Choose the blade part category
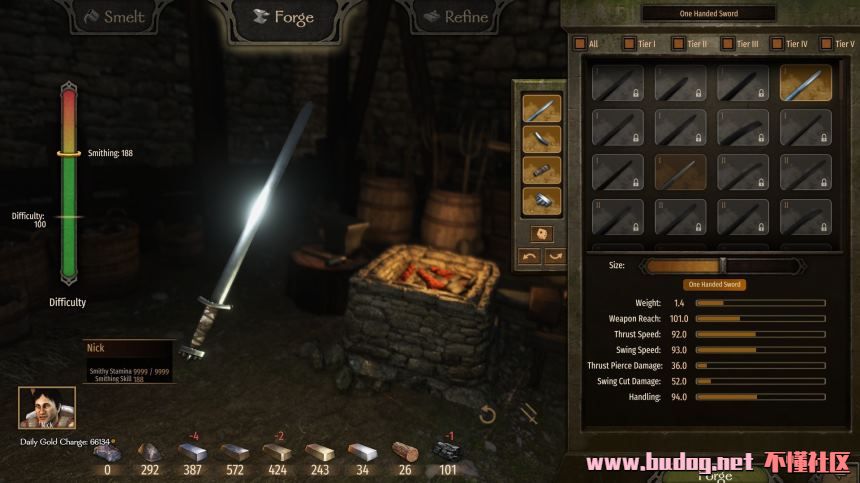Viewport: 860px width, 483px height. click(x=541, y=108)
